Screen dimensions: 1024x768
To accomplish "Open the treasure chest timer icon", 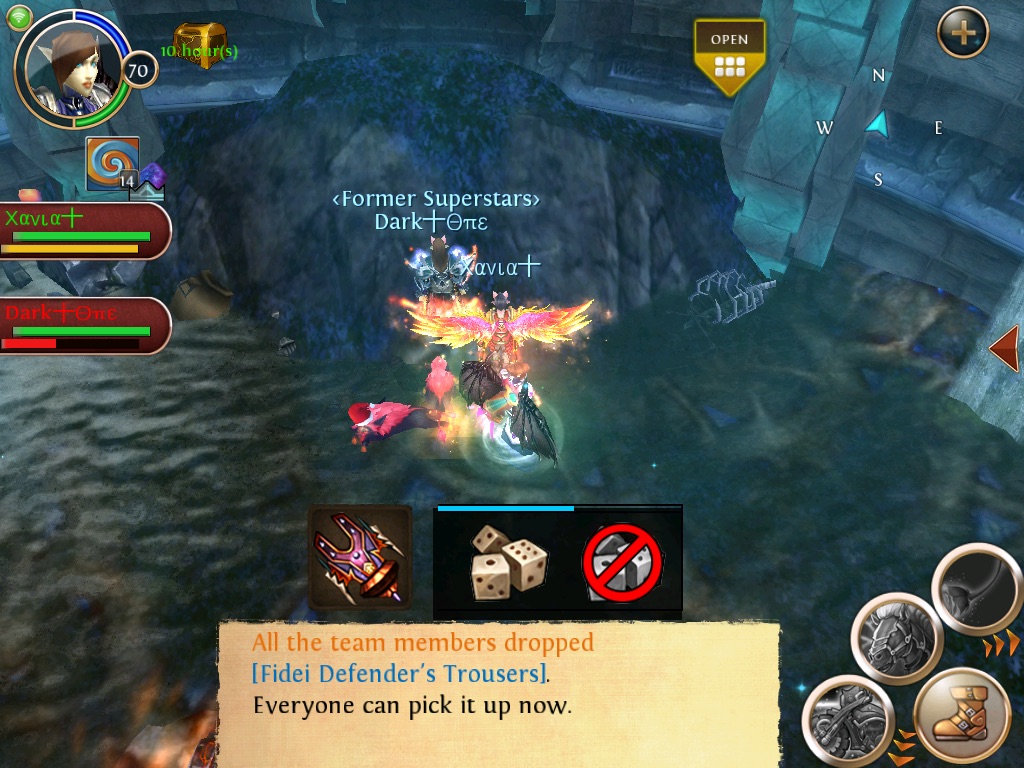I will tap(200, 45).
